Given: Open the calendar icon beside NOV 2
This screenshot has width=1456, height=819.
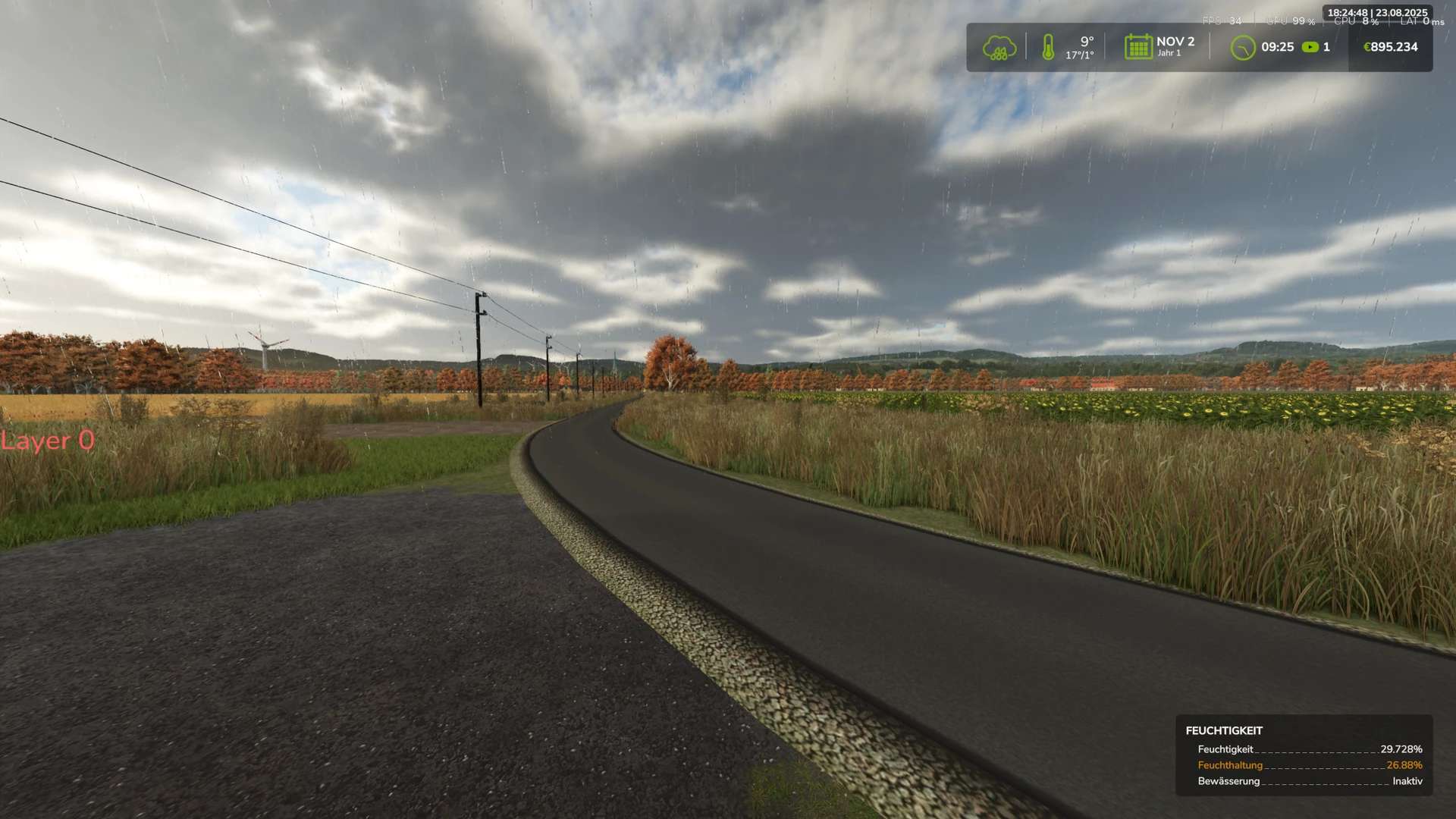Looking at the screenshot, I should click(x=1137, y=47).
